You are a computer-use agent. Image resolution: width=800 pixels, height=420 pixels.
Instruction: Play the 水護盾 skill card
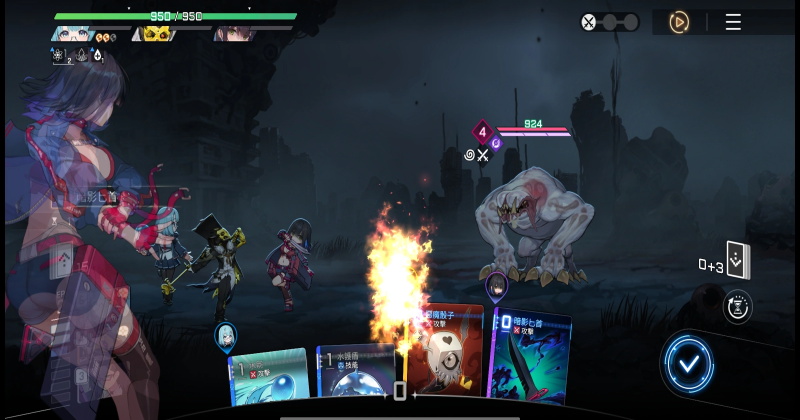coord(355,375)
